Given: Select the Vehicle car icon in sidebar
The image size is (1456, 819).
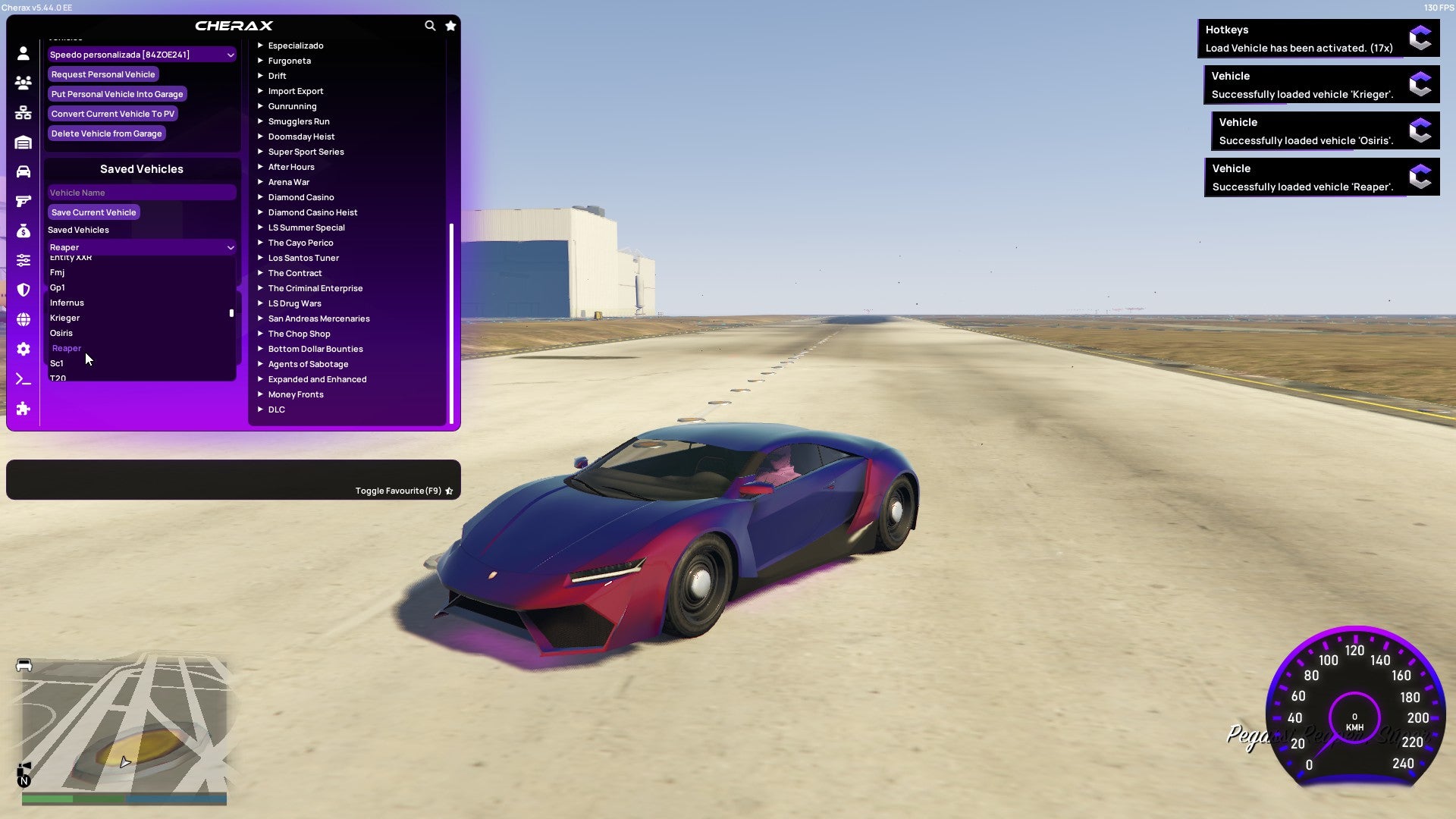Looking at the screenshot, I should [x=23, y=170].
